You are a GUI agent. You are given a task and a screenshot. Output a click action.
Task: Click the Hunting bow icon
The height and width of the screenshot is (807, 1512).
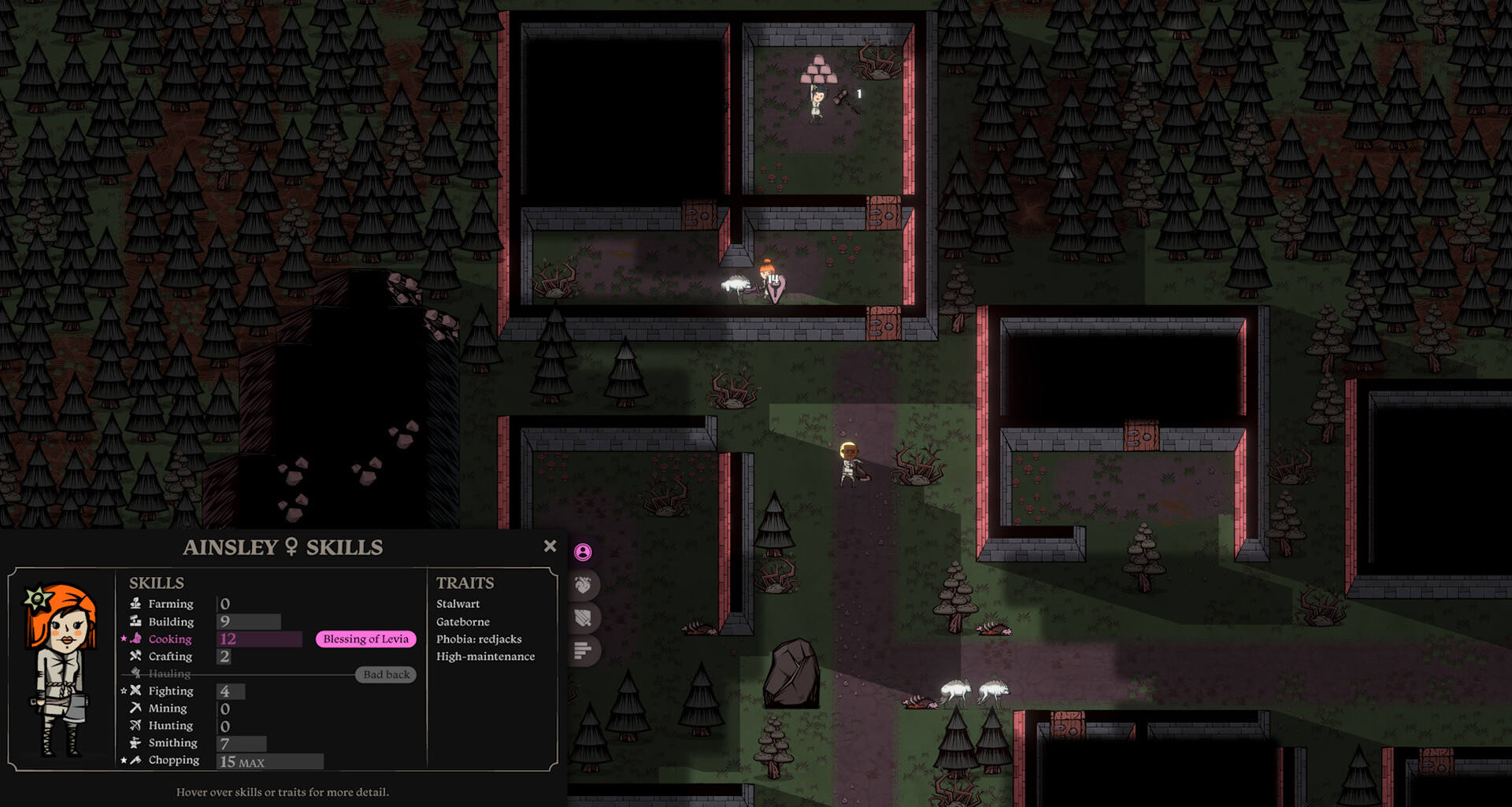coord(135,725)
